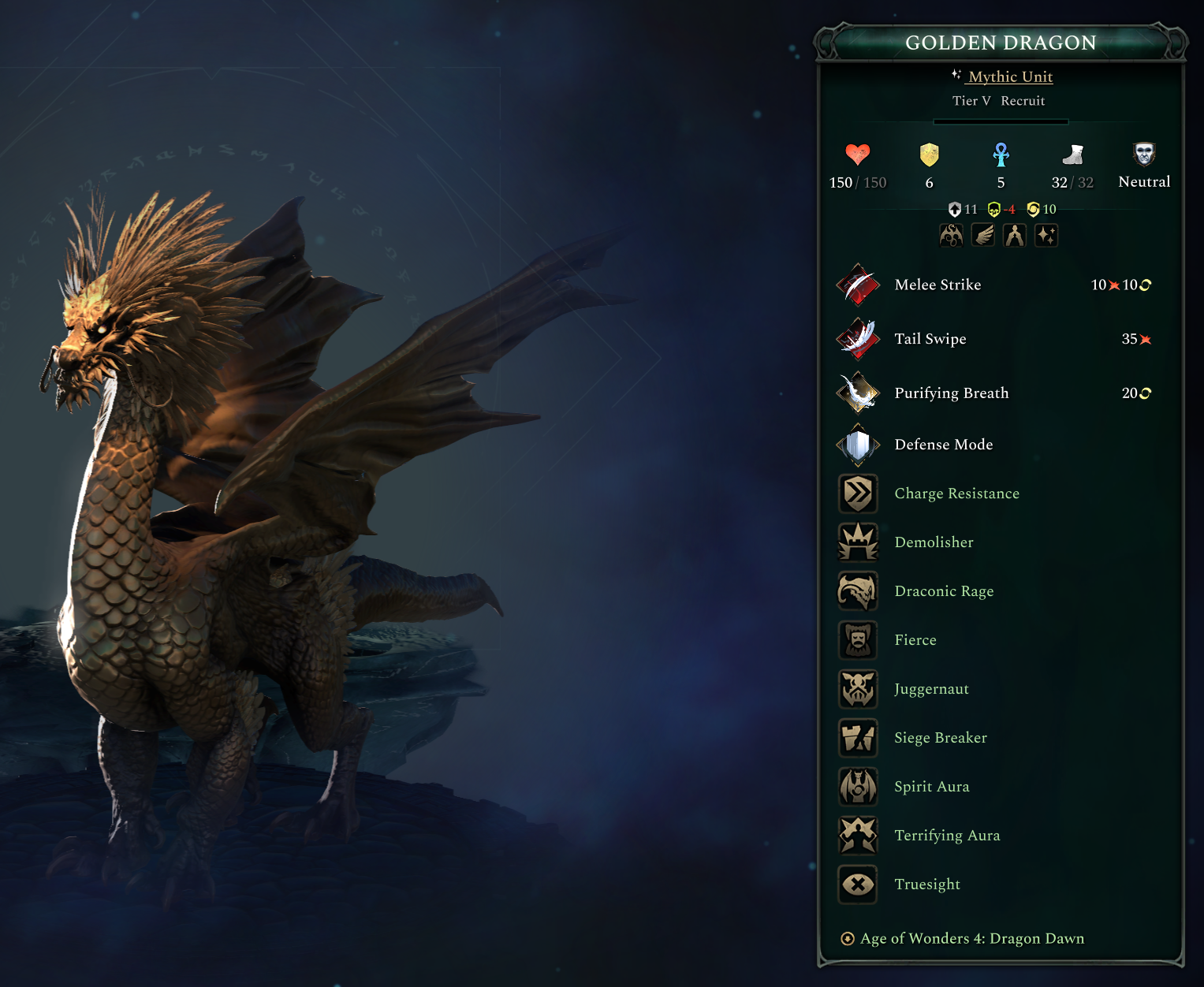Select the Melee Strike ability icon
This screenshot has height=987, width=1204.
click(858, 285)
